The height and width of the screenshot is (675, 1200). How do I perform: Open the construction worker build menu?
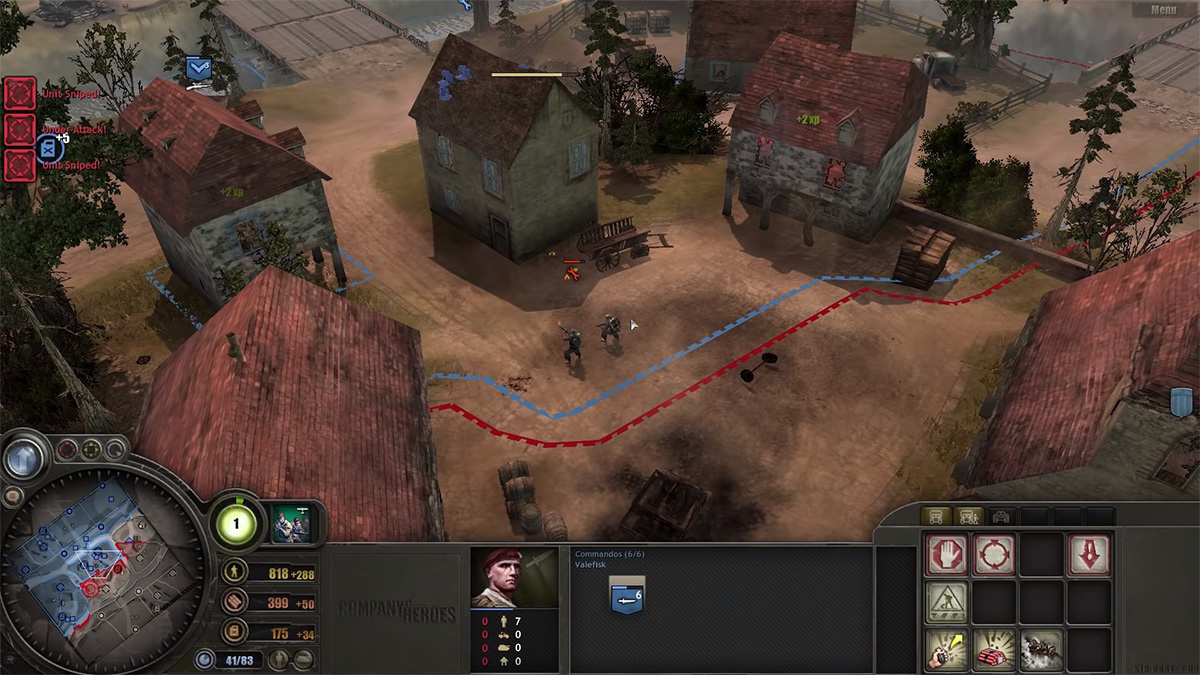946,602
